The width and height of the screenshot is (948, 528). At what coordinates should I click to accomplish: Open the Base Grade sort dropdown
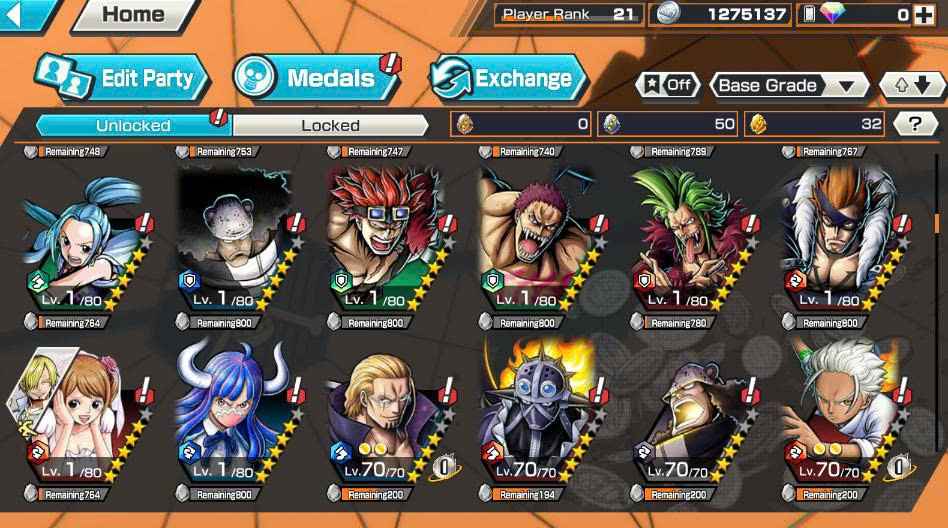pyautogui.click(x=788, y=85)
